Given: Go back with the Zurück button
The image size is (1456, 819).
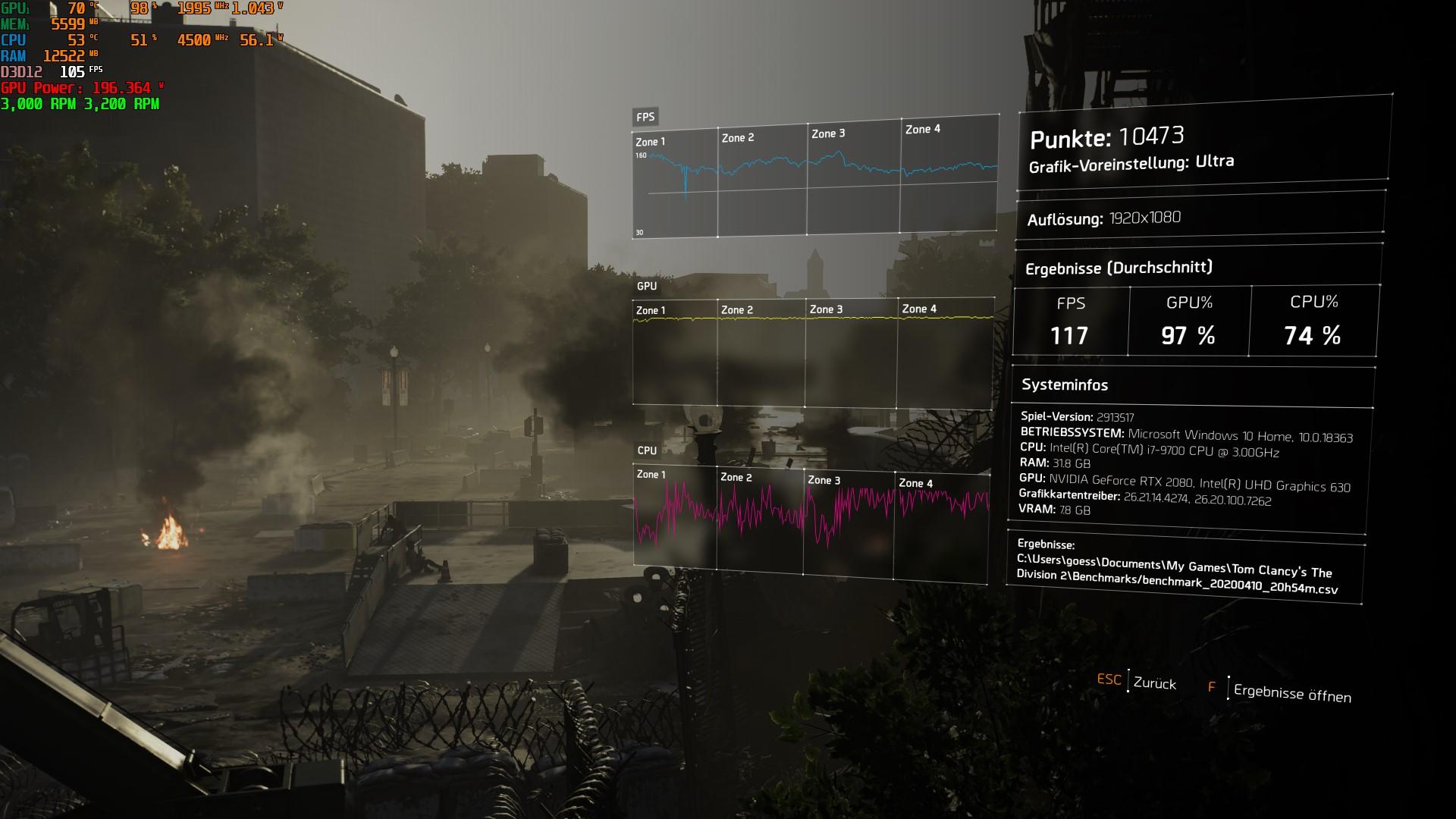Looking at the screenshot, I should pyautogui.click(x=1153, y=683).
